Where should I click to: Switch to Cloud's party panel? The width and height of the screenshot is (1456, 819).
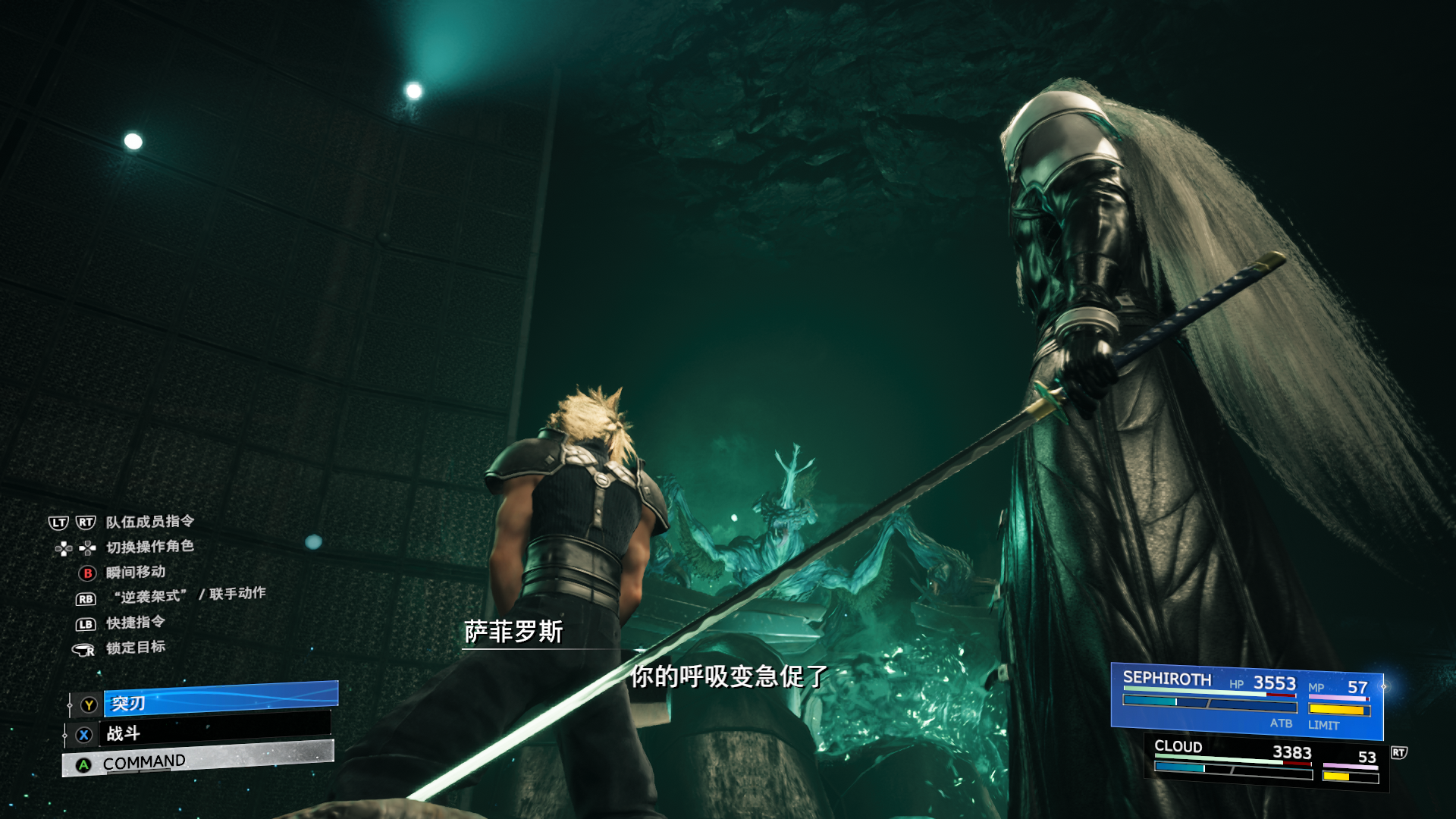1265,762
